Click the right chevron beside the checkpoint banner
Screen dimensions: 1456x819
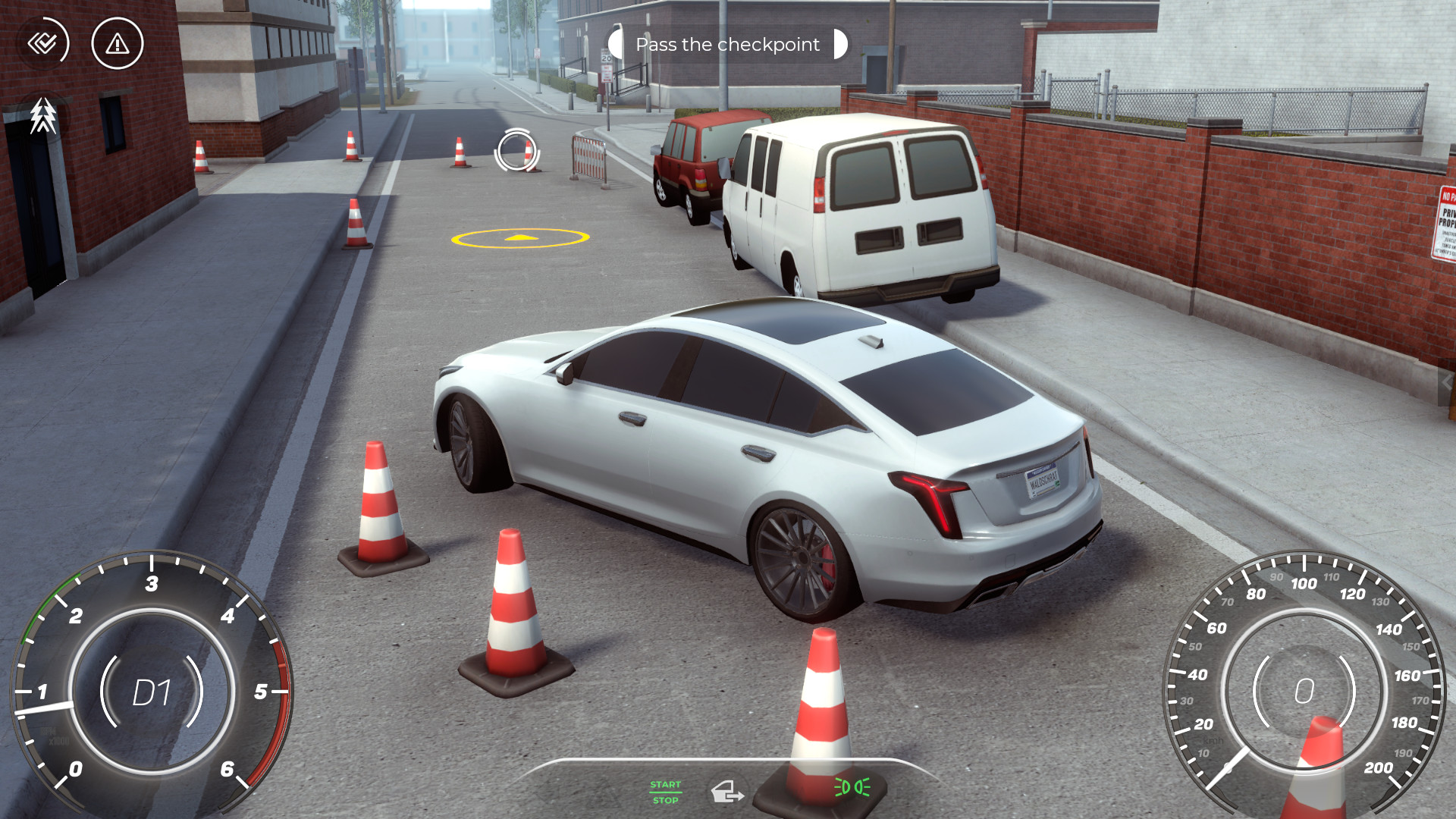pos(841,44)
